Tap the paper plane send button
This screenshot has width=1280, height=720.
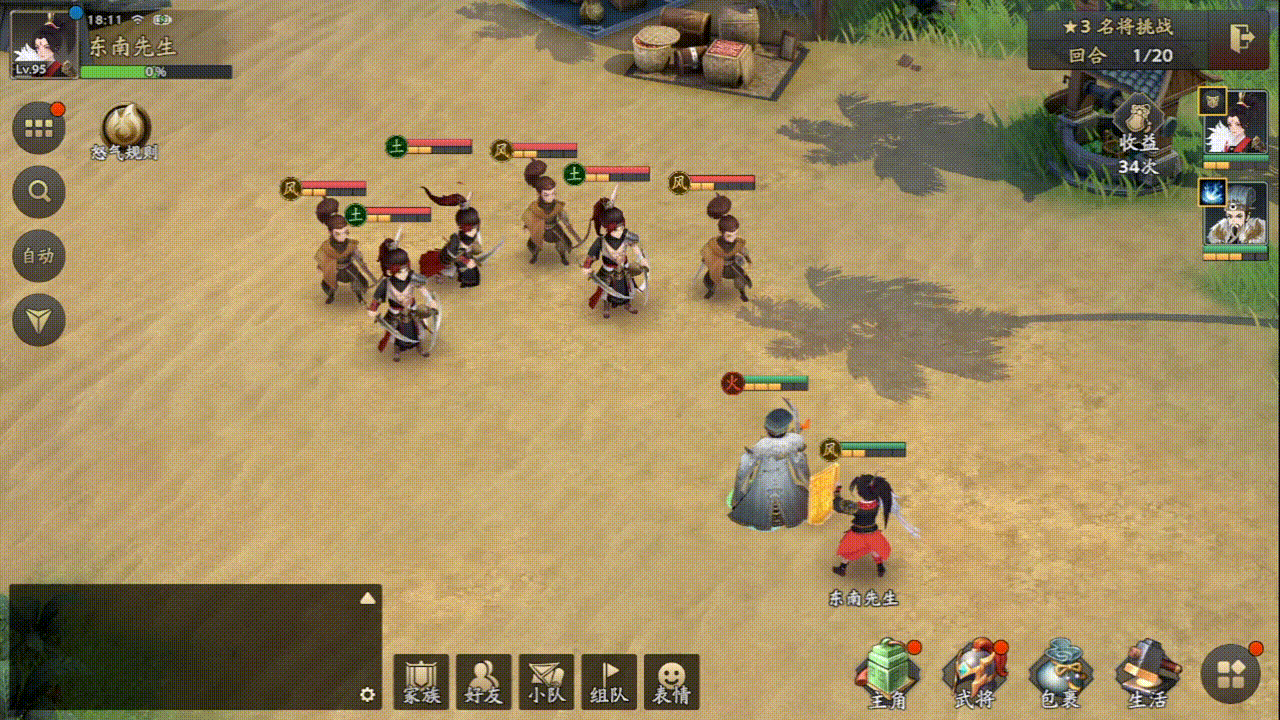tap(39, 320)
